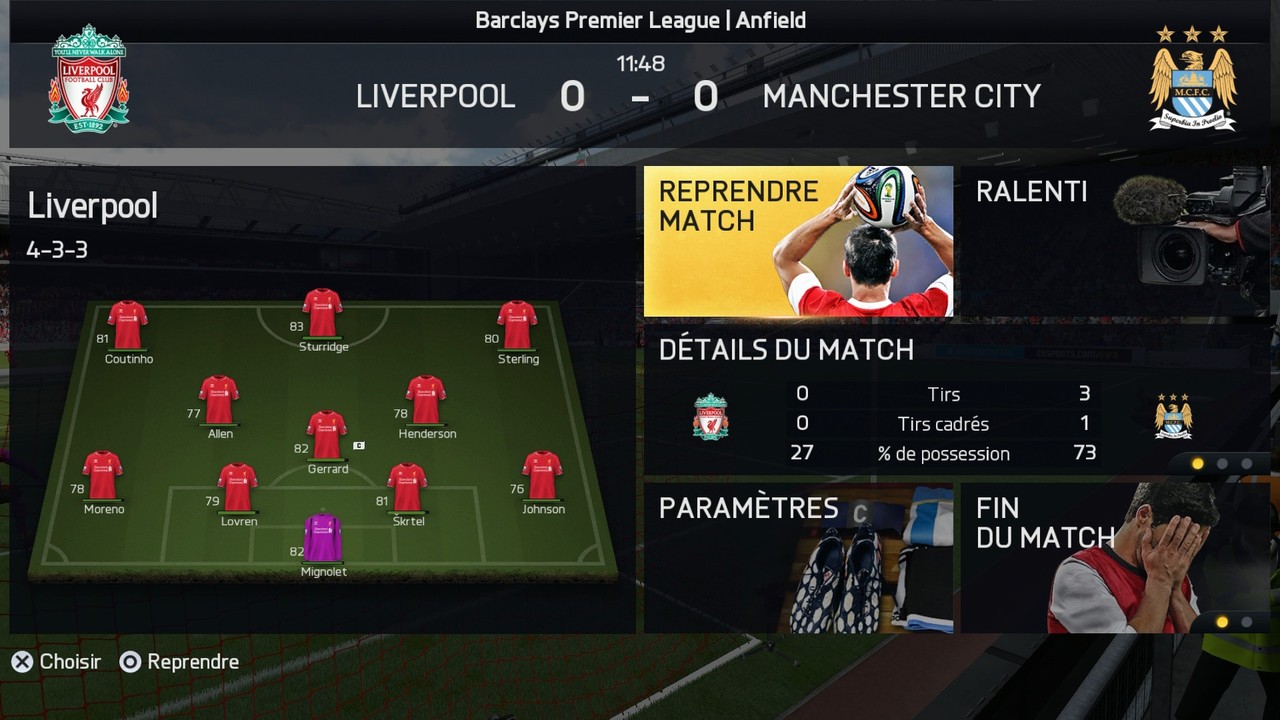Select left back Moreno
The image size is (1280, 720).
point(103,476)
